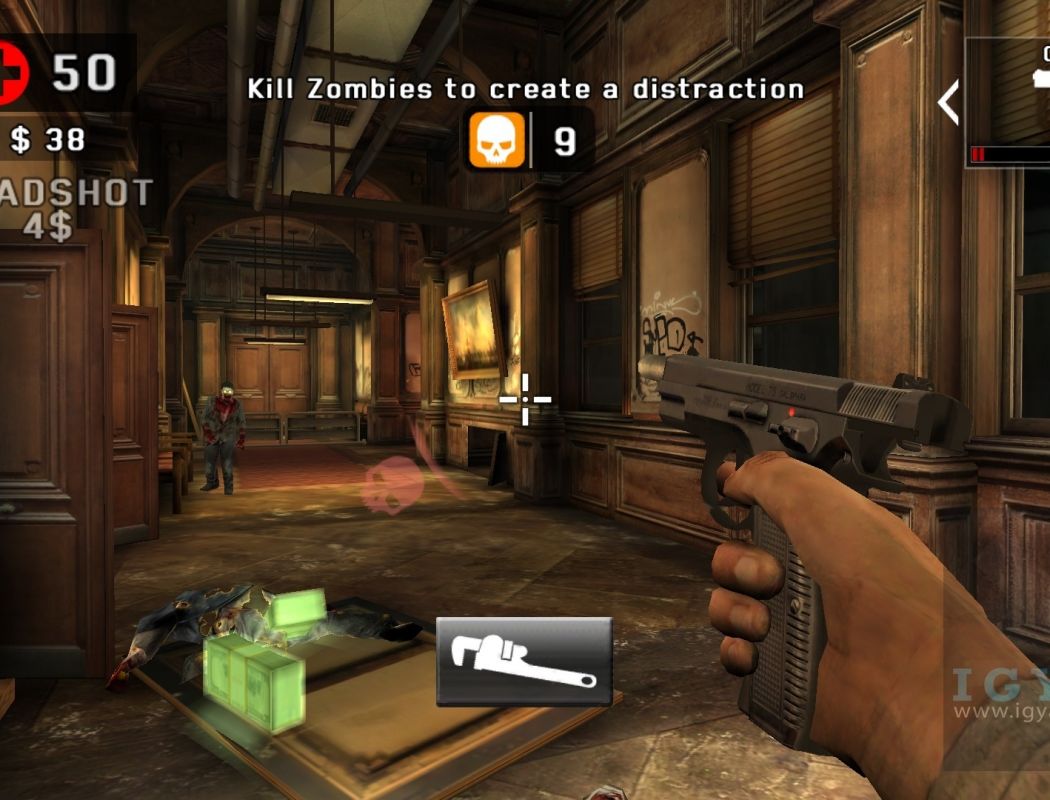Click the white left arrow beside weapon panel
Viewport: 1050px width, 800px height.
[947, 103]
